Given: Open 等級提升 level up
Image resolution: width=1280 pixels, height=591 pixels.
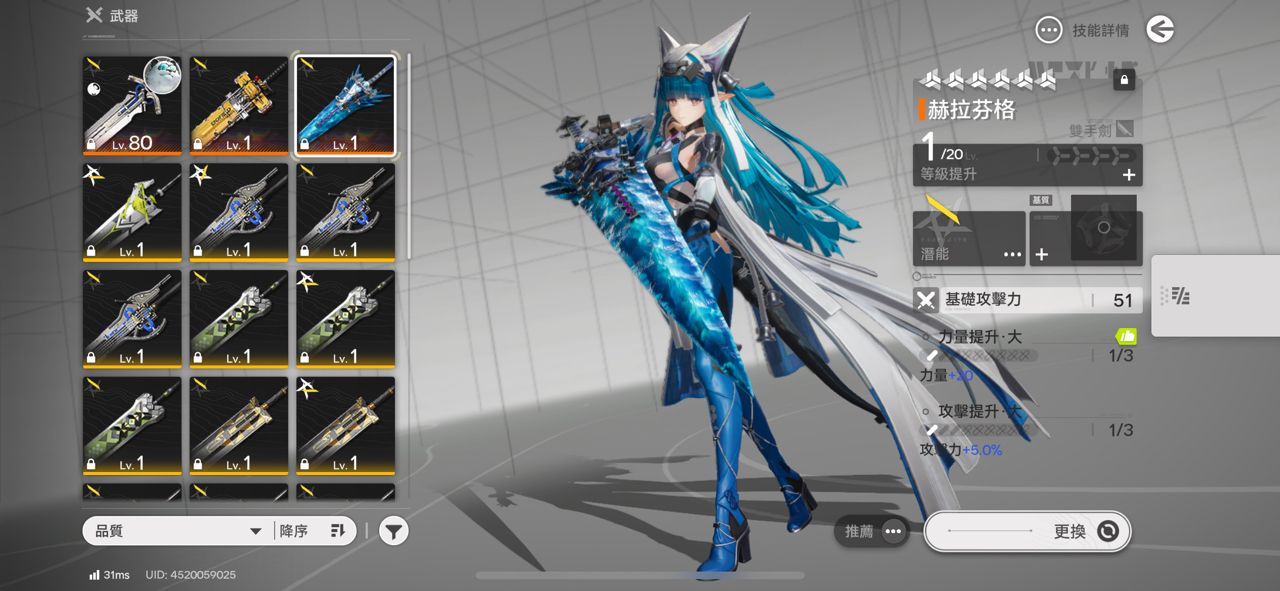Looking at the screenshot, I should (x=1028, y=174).
